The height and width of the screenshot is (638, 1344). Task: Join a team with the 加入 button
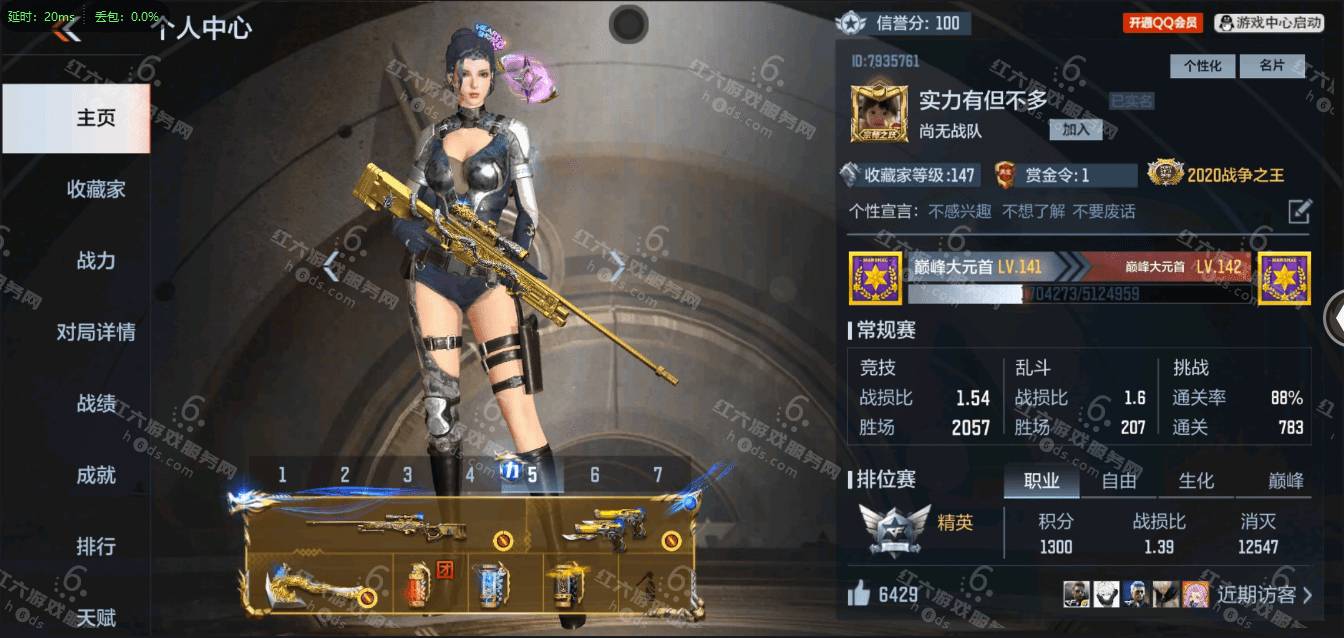tap(1075, 130)
